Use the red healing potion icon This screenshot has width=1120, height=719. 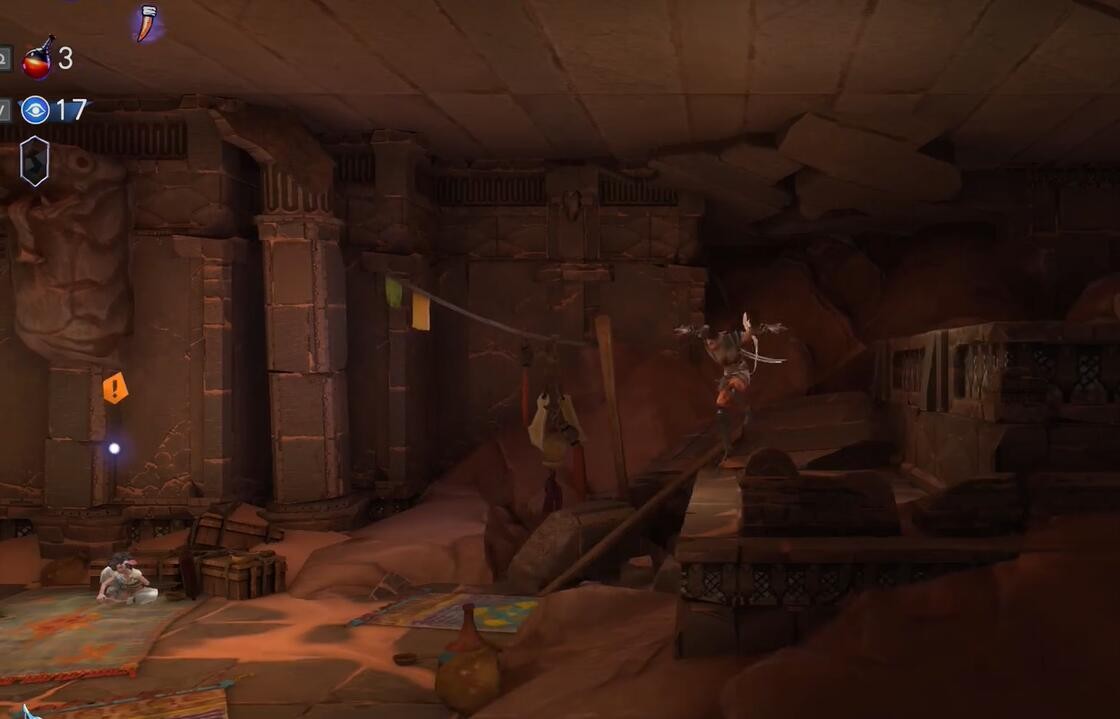38,59
